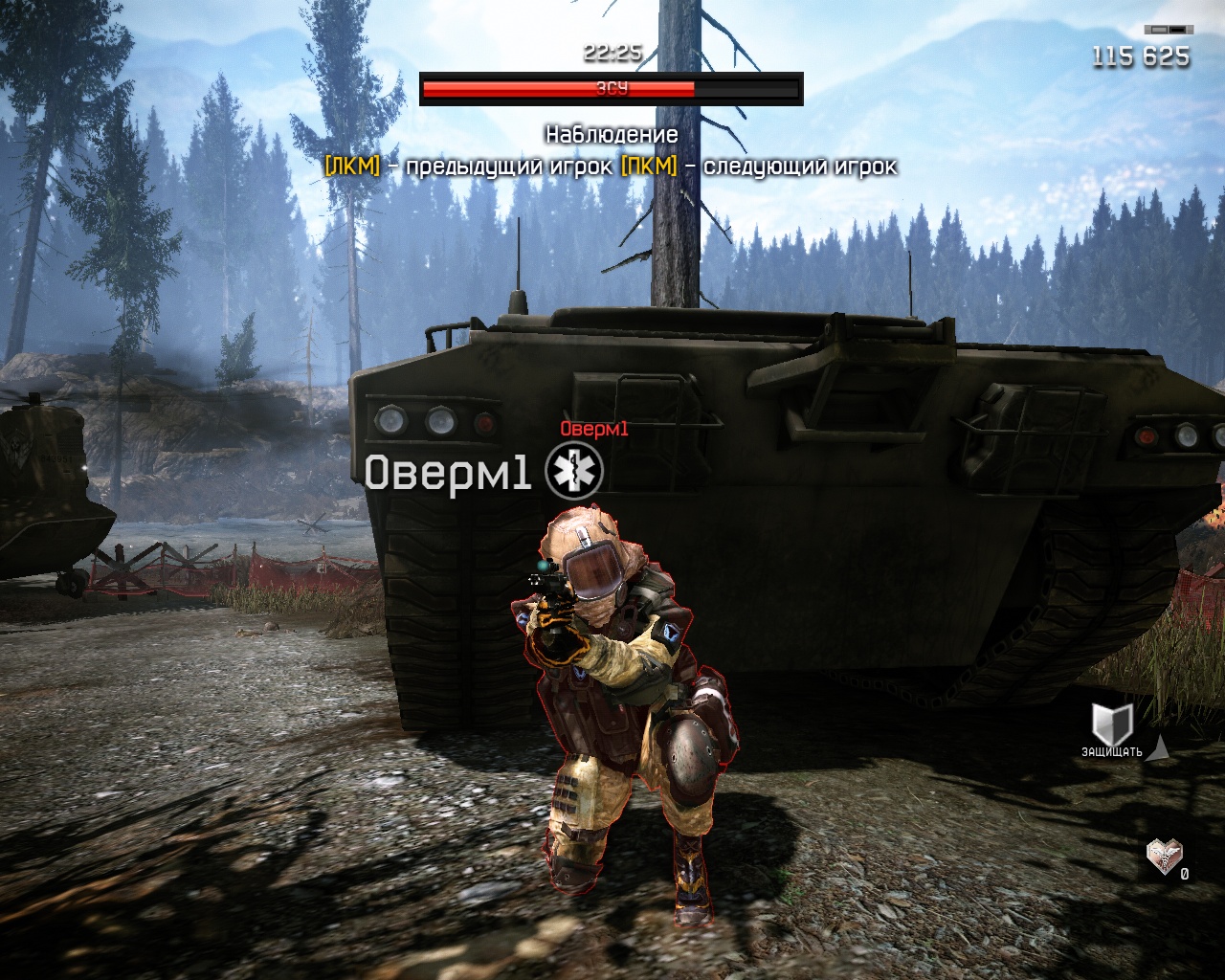
Task: Click the medic class icon beside Оверм1
Action: (x=574, y=472)
